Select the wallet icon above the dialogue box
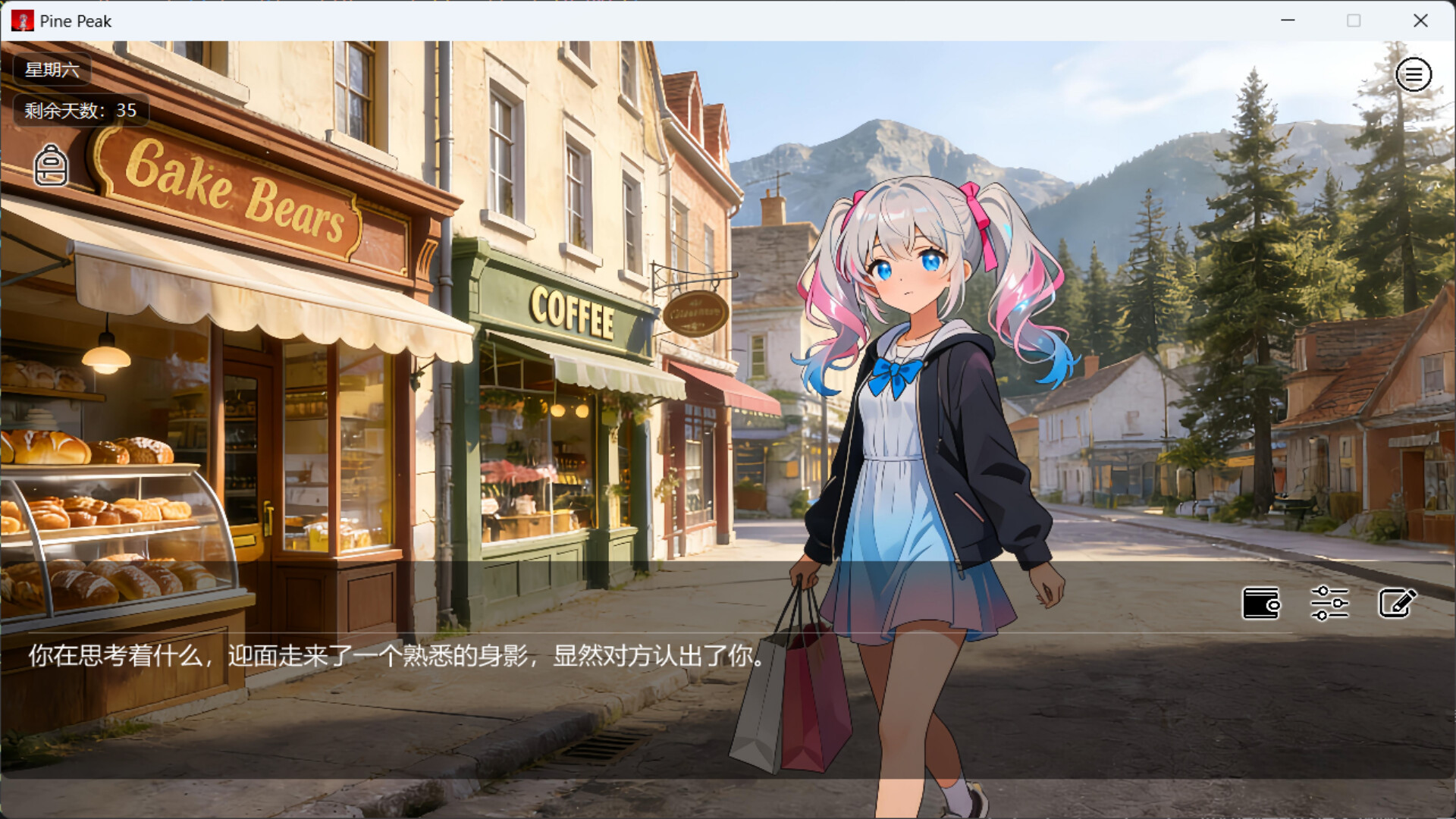 pos(1262,603)
